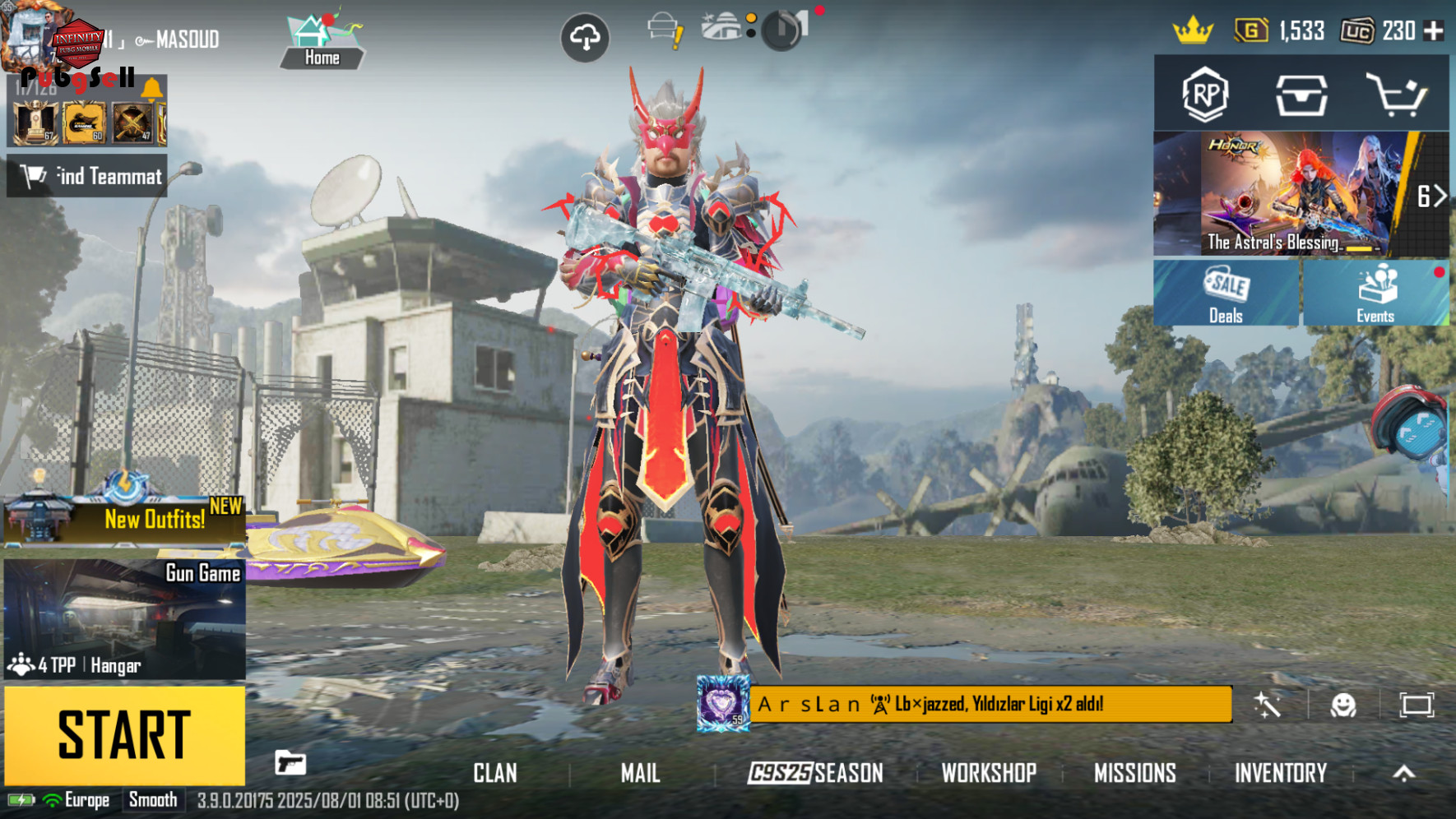Open the Events panel
Screen dimensions: 1456x819
pos(1375,294)
